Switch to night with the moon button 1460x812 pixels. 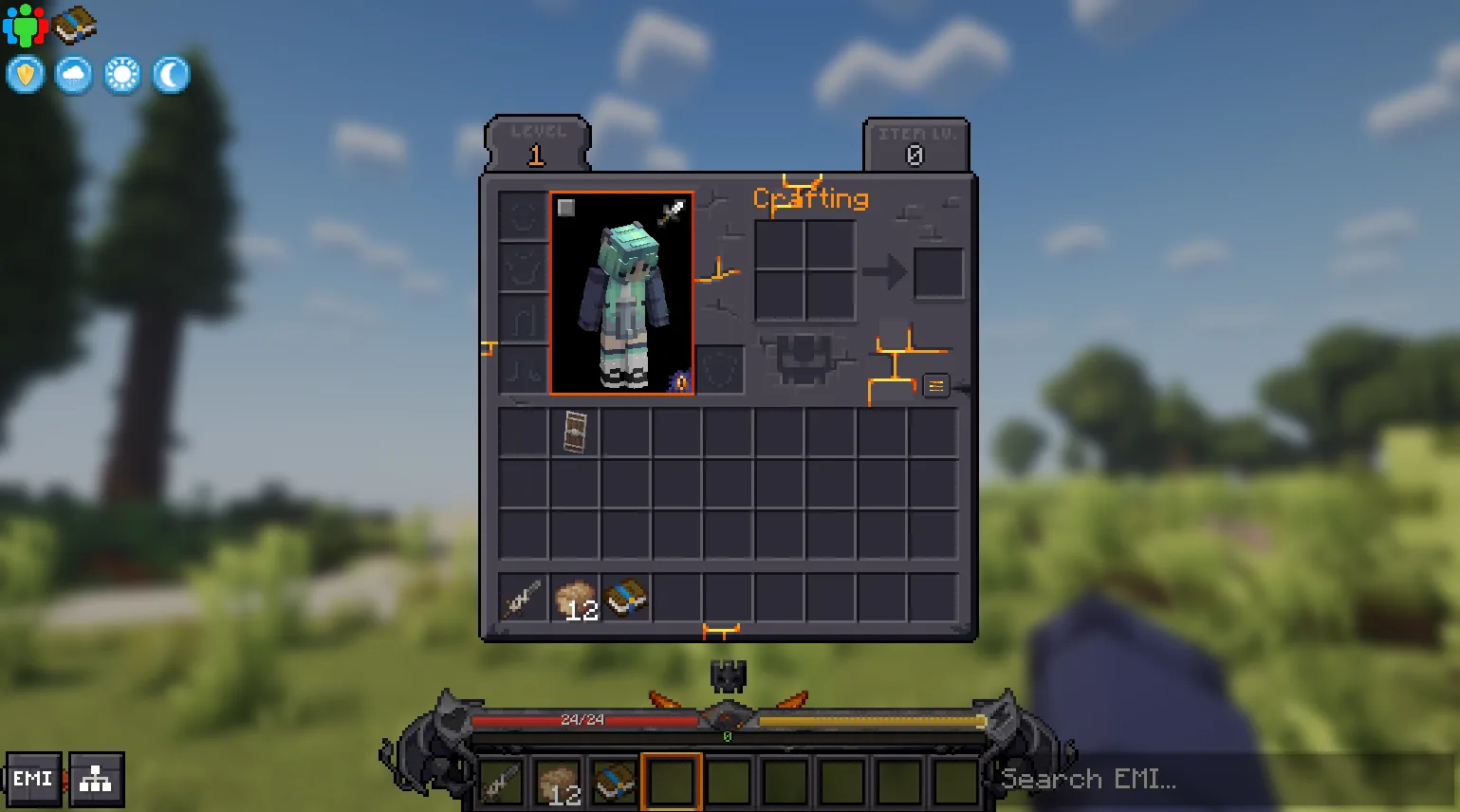click(x=171, y=75)
